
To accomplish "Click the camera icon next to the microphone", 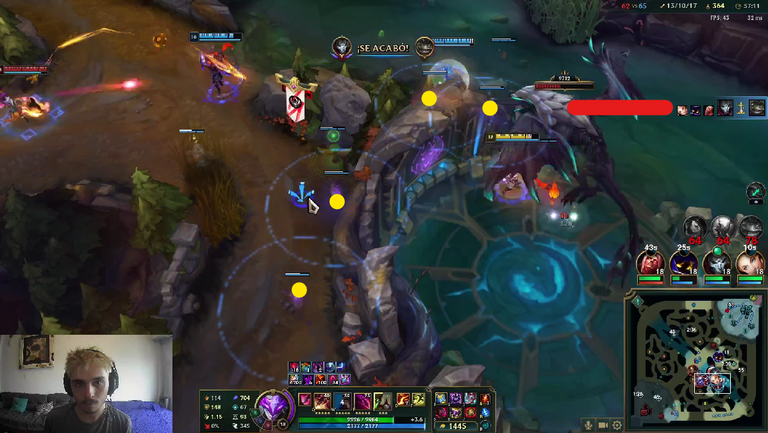I will [602, 425].
